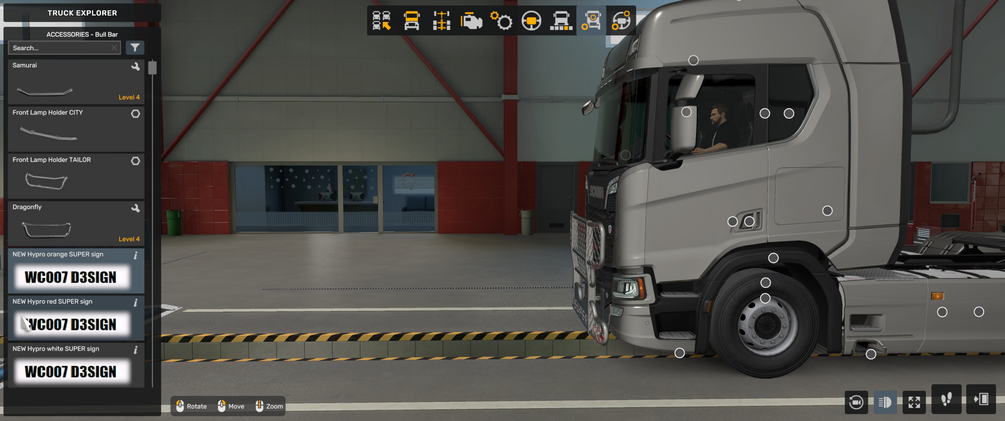The width and height of the screenshot is (1005, 421).
Task: Switch to the cabin category icon
Action: (411, 20)
